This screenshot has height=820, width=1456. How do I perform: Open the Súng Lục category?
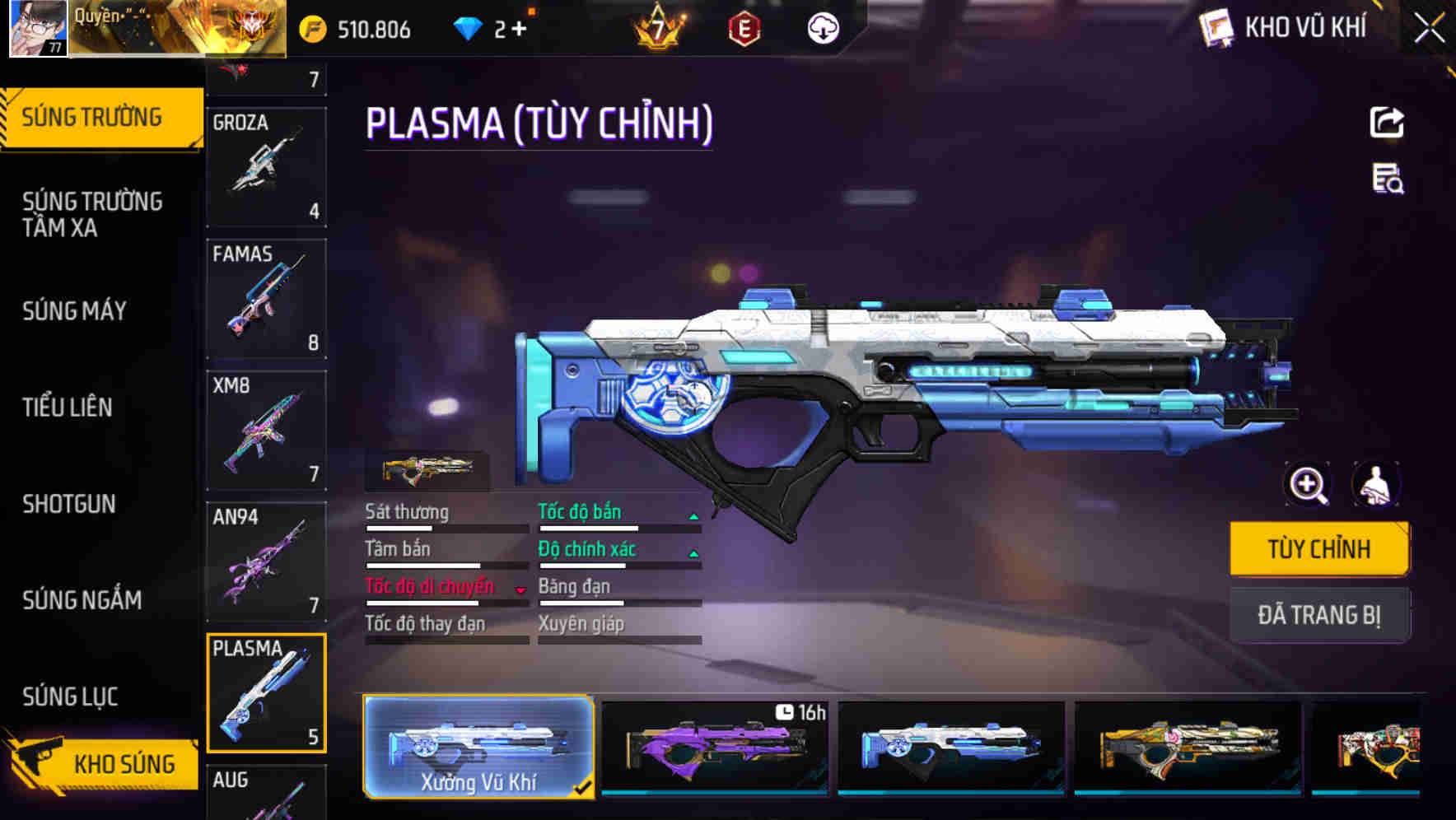click(70, 696)
